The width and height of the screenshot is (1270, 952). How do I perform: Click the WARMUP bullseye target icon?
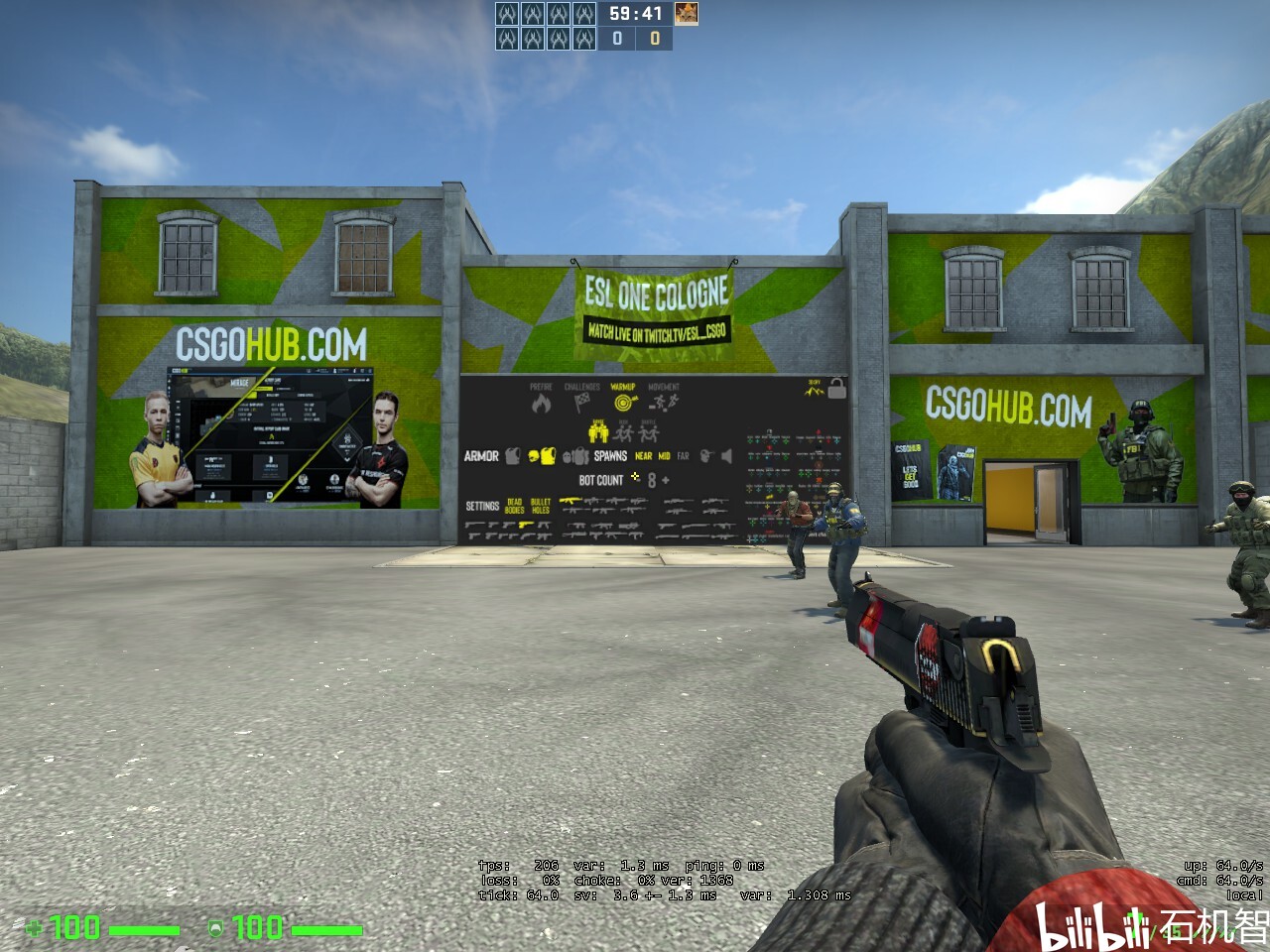[x=622, y=403]
